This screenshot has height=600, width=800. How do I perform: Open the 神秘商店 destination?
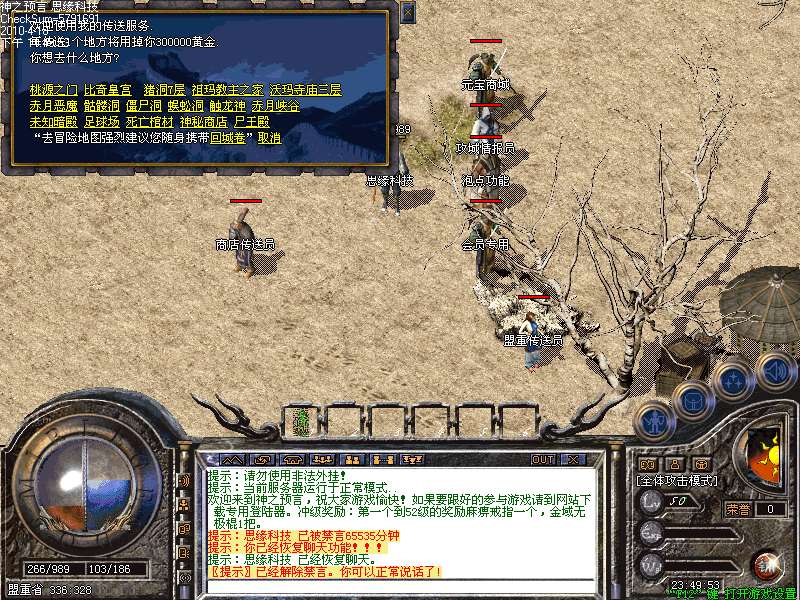pyautogui.click(x=204, y=122)
